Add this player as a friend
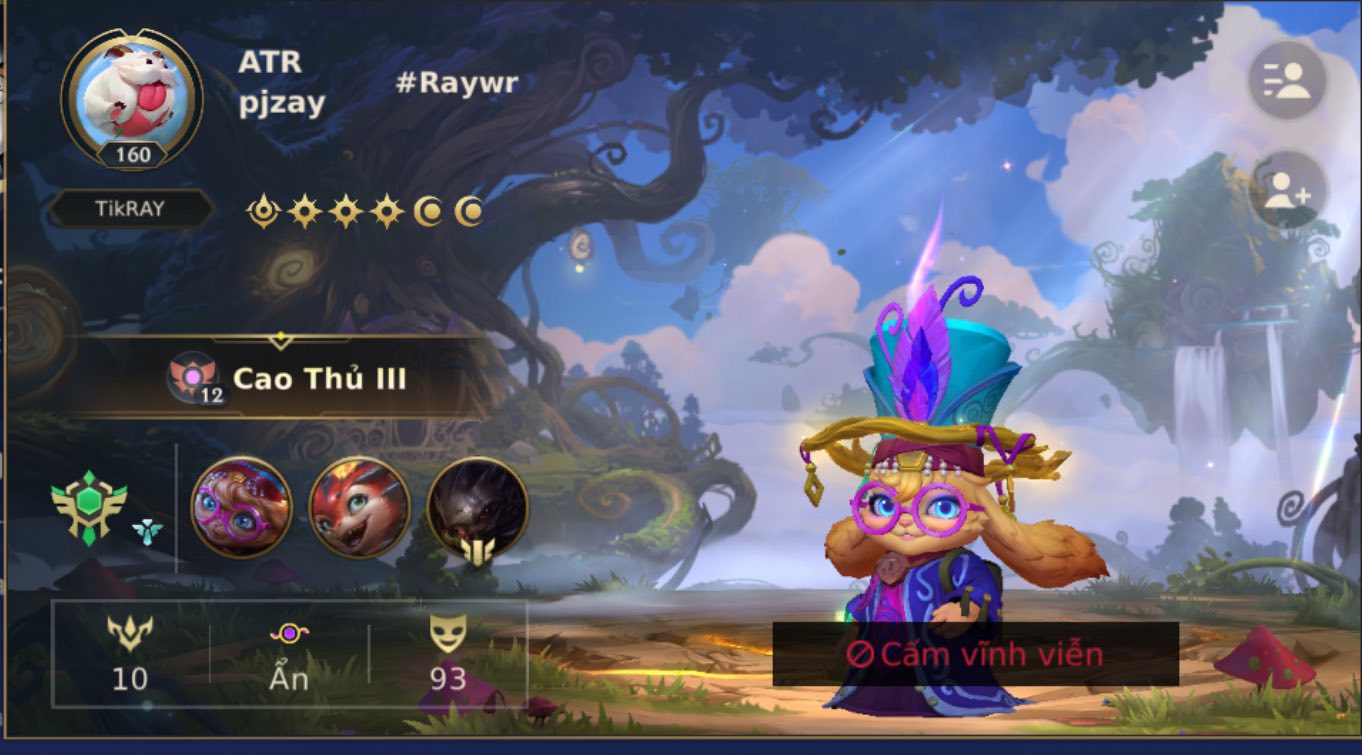Screen dimensions: 1362x755 click(1286, 192)
